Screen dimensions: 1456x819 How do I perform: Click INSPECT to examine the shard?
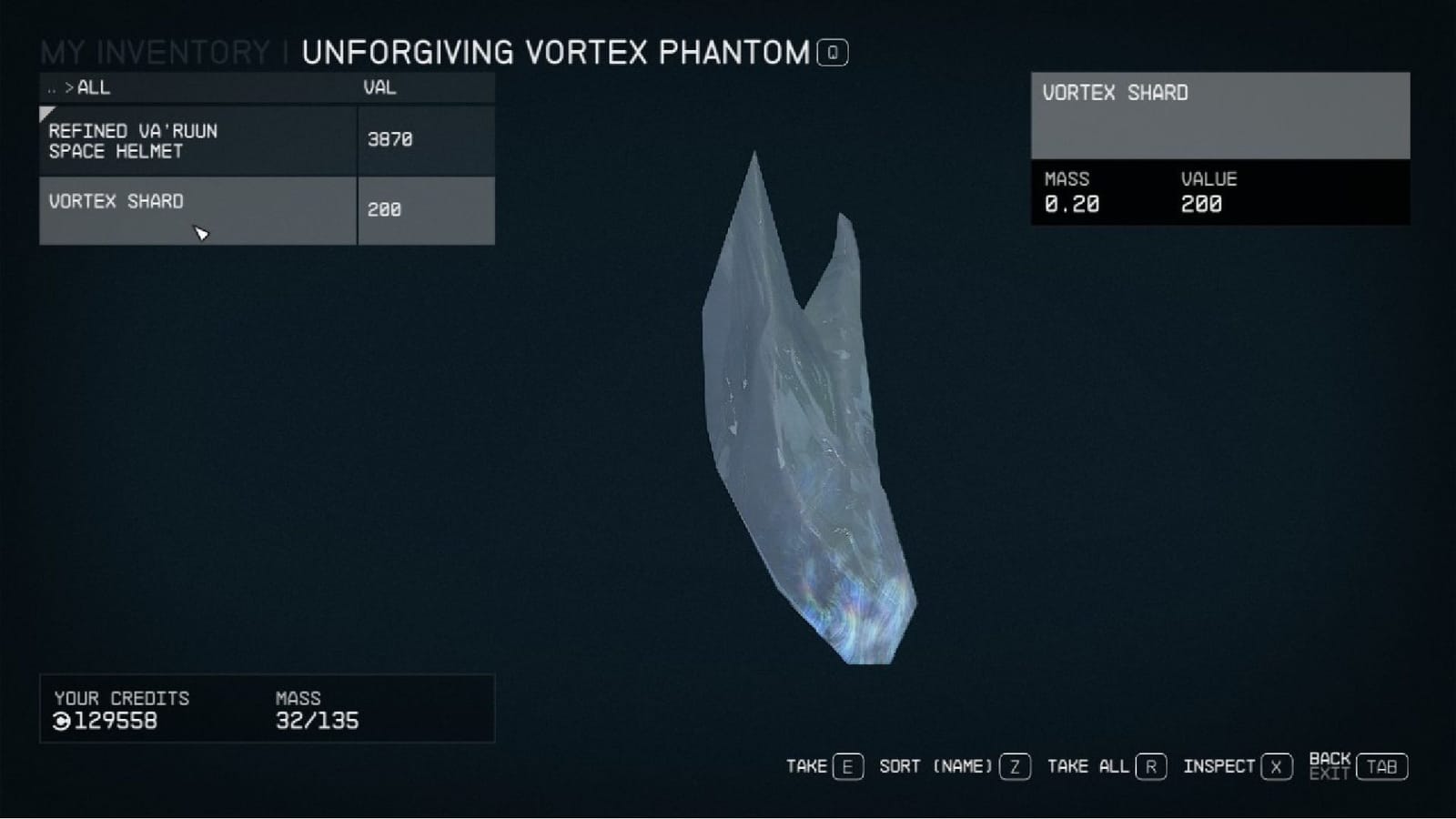click(1221, 766)
